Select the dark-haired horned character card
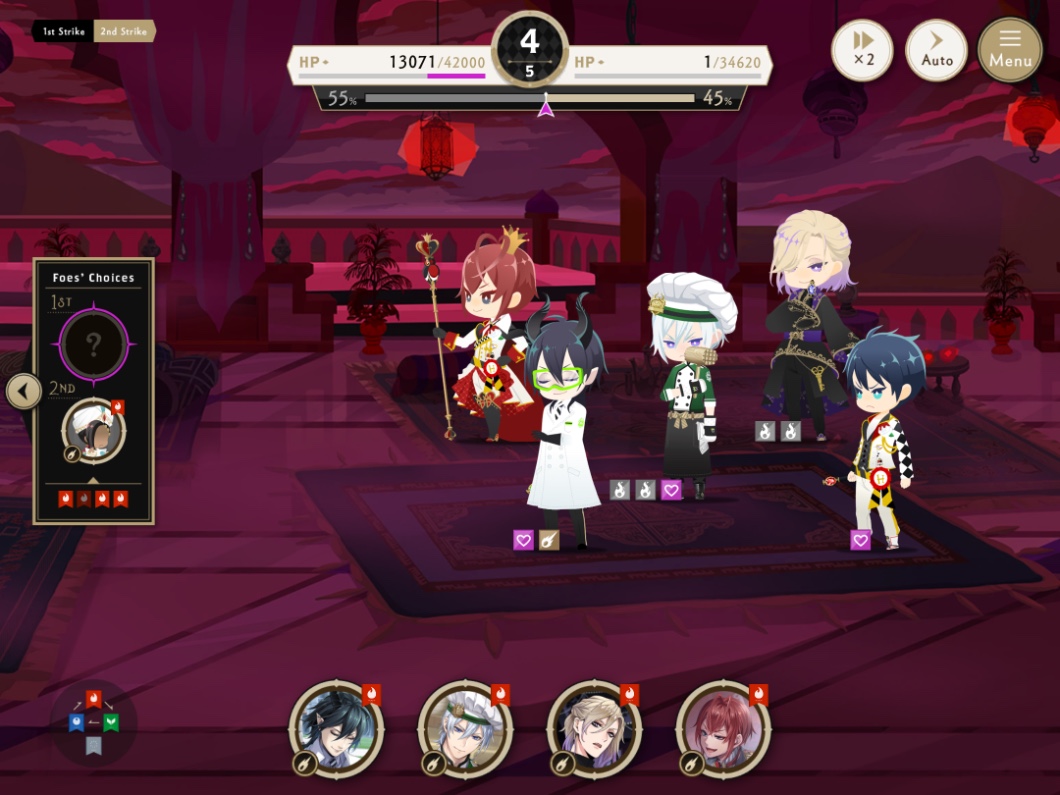 coord(336,729)
